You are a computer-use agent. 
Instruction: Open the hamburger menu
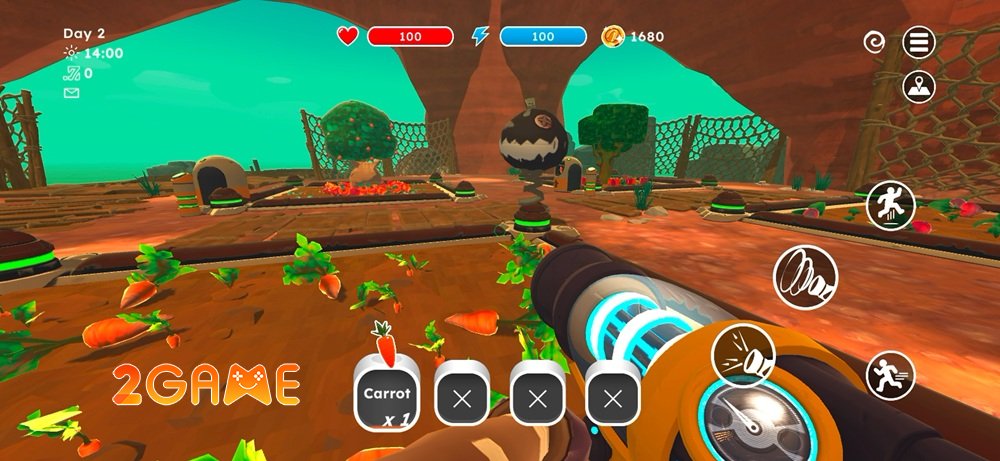[x=919, y=42]
